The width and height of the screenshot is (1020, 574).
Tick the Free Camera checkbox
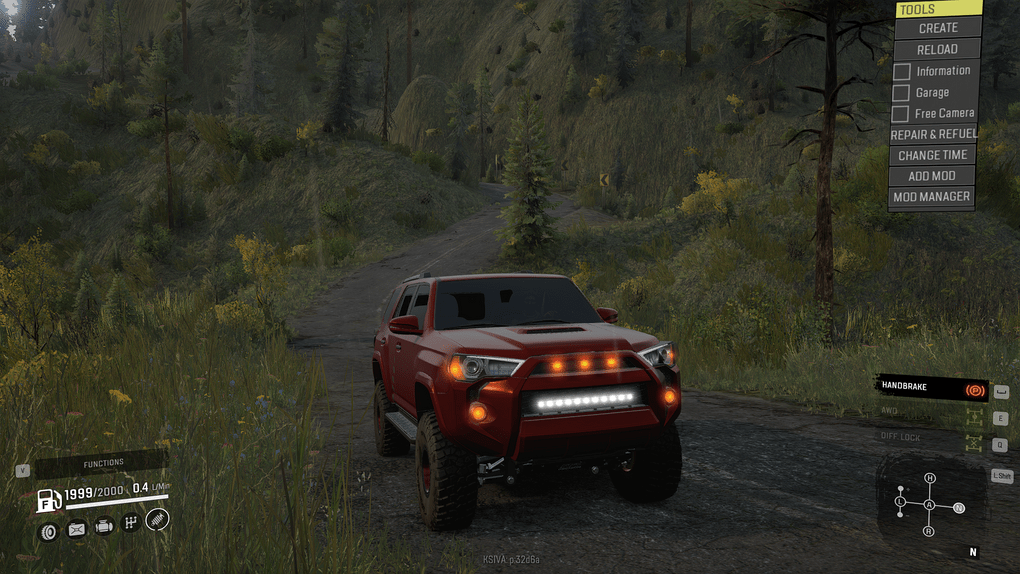click(x=901, y=114)
